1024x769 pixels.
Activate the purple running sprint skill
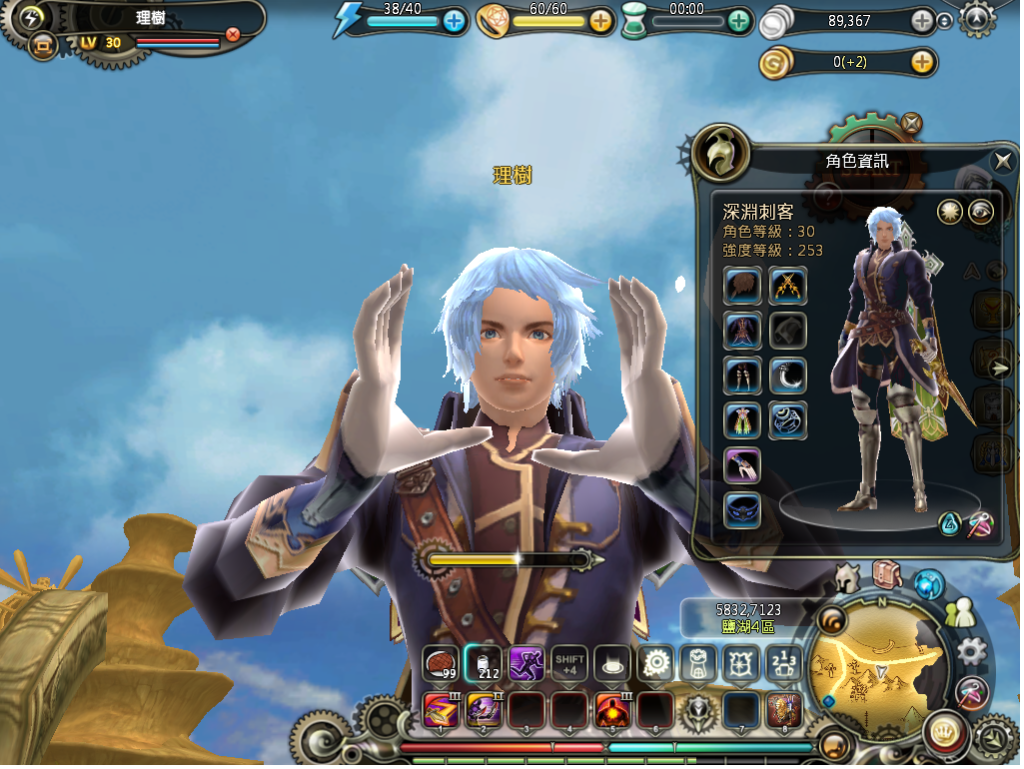point(526,662)
